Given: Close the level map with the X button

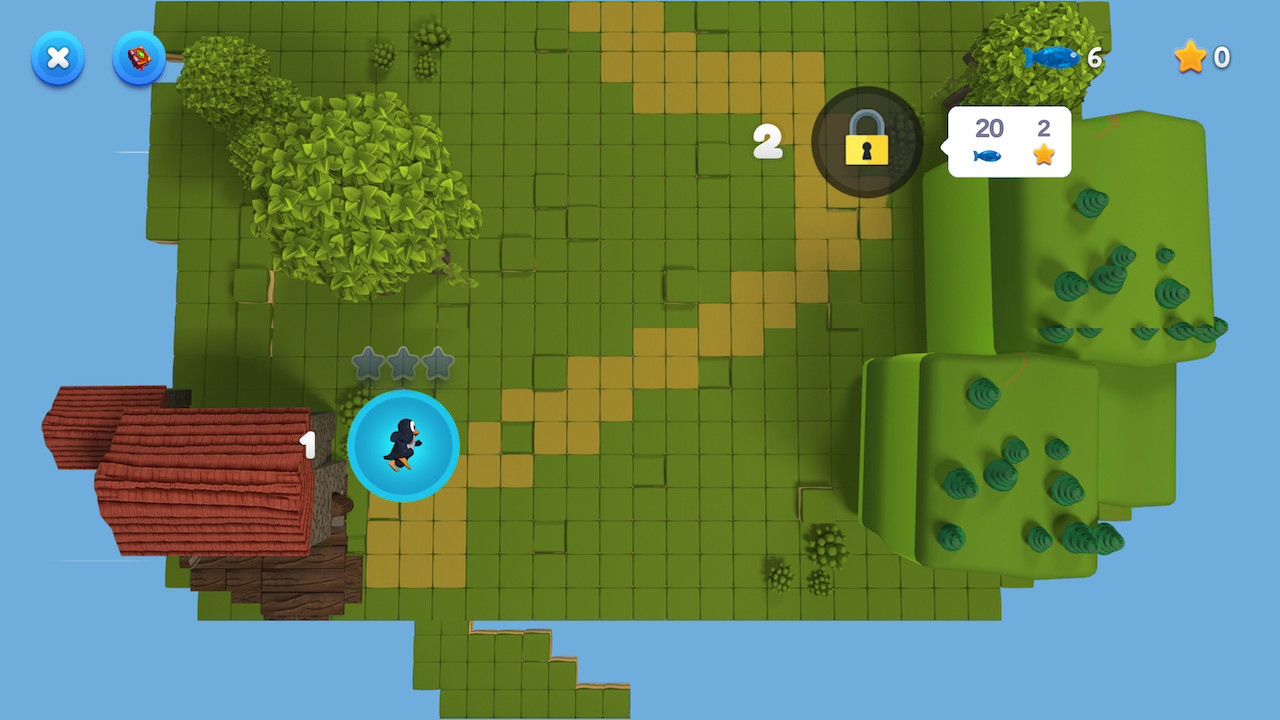Looking at the screenshot, I should coord(58,58).
